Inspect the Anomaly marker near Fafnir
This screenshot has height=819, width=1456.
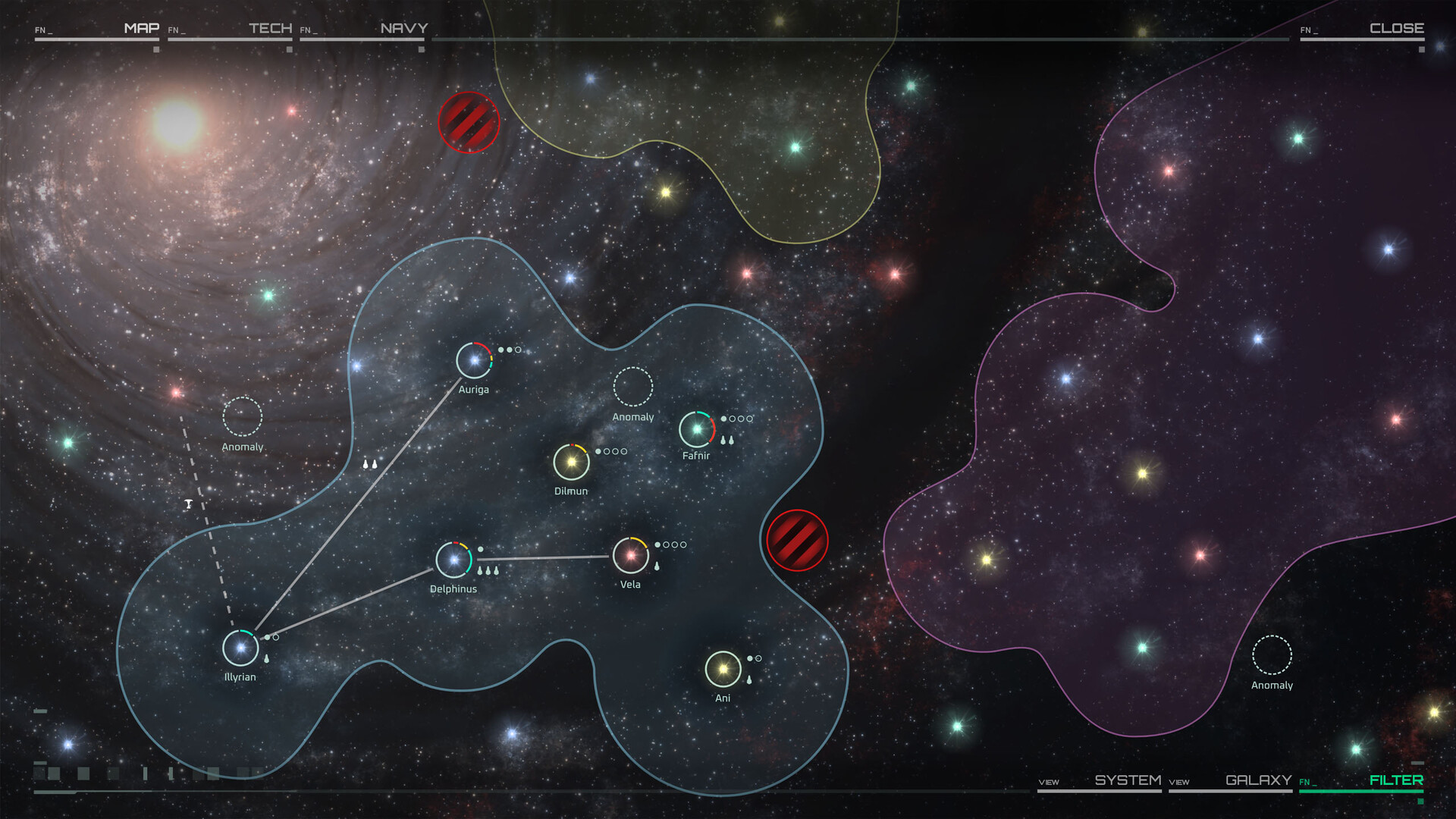pyautogui.click(x=632, y=387)
